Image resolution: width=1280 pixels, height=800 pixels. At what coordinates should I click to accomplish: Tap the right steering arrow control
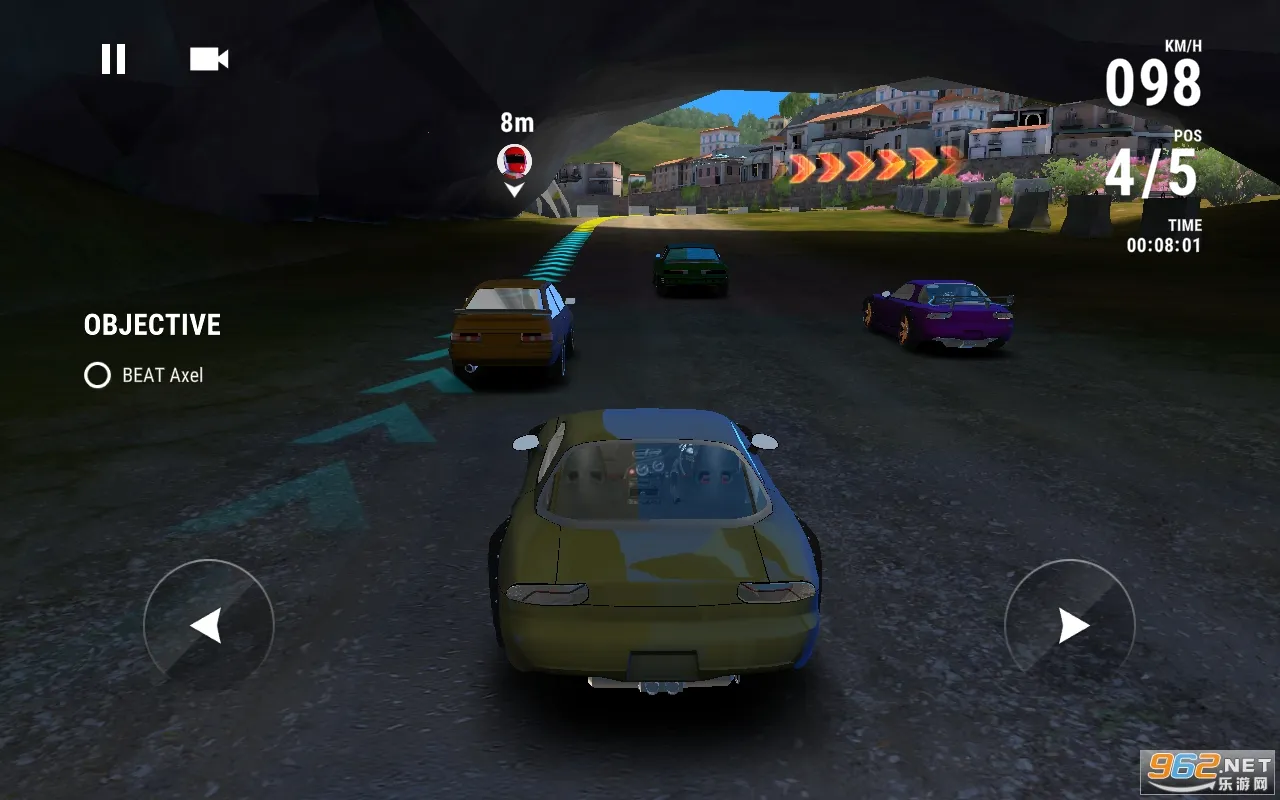click(x=1068, y=625)
